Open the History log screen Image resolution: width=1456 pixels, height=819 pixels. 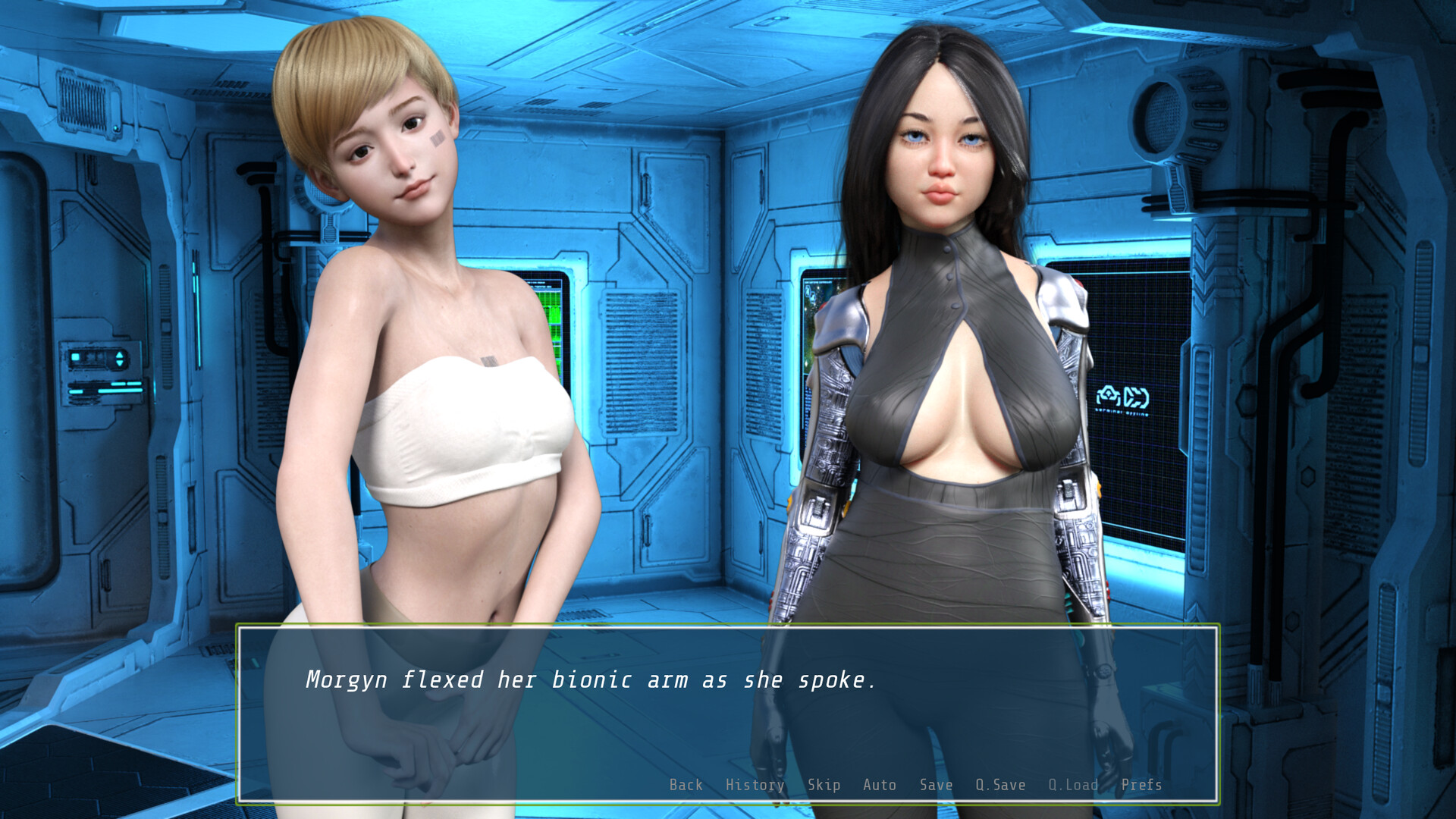[755, 786]
